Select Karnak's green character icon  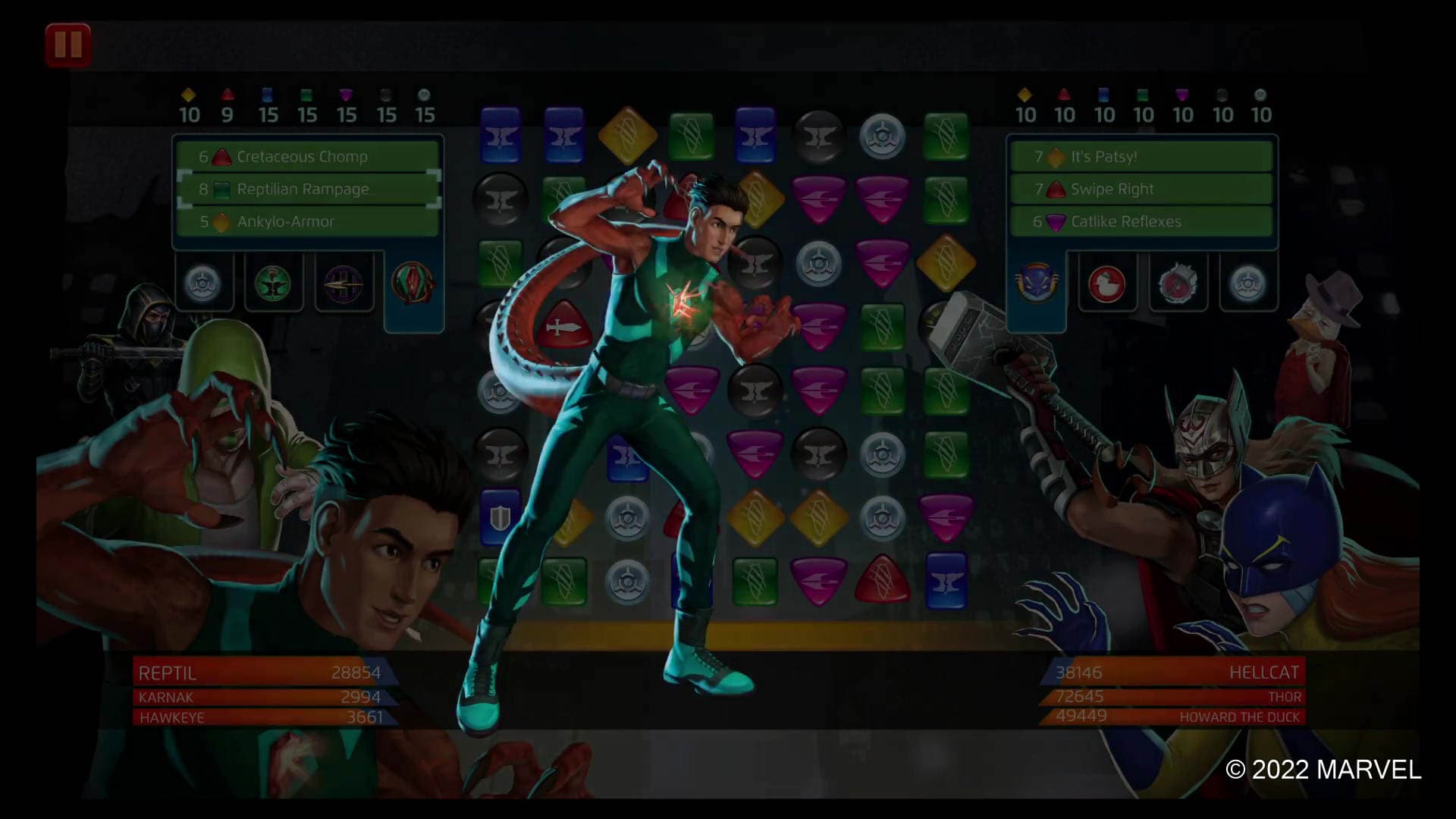tap(275, 284)
